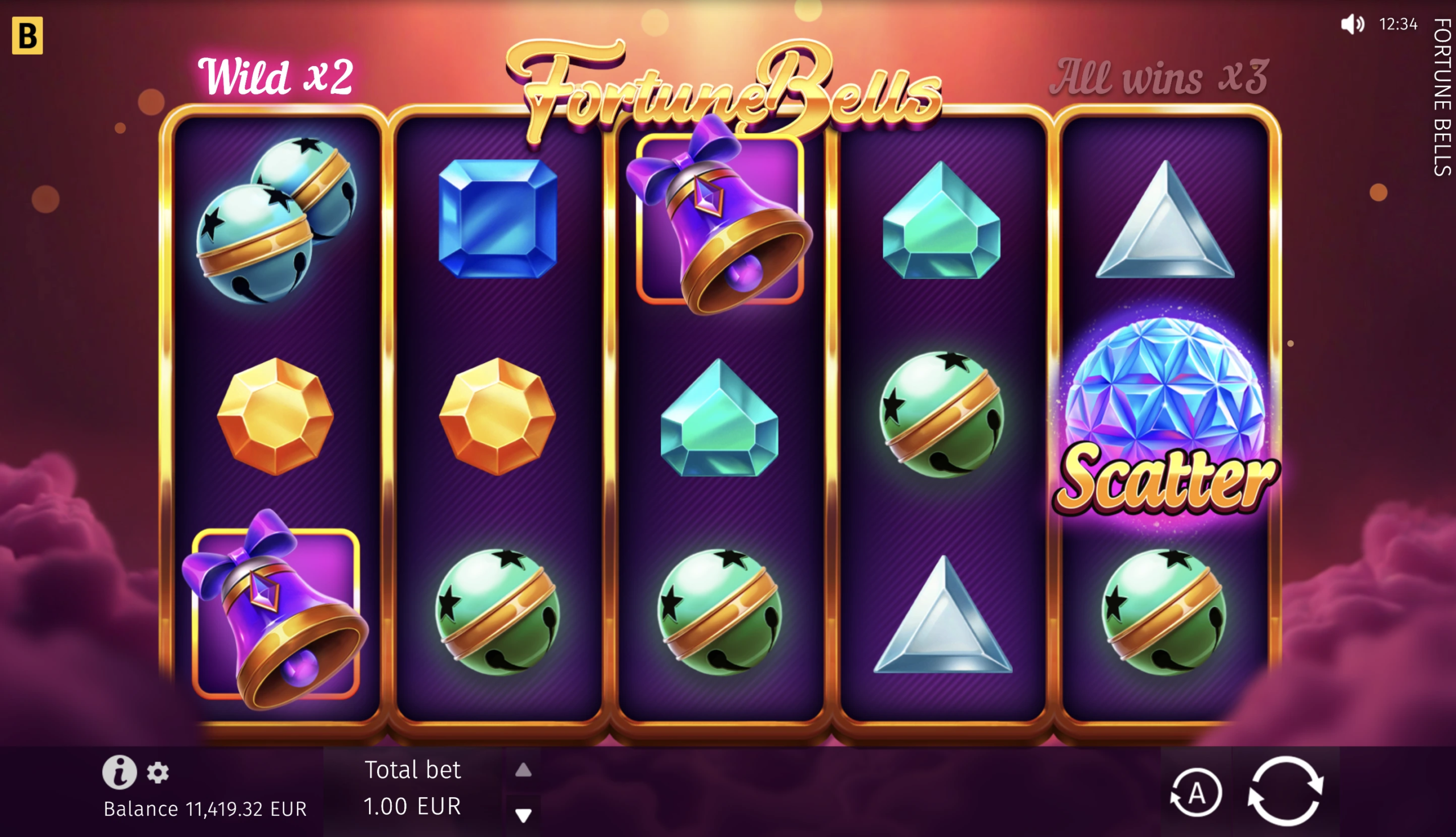Open the settings gear menu

tap(158, 773)
